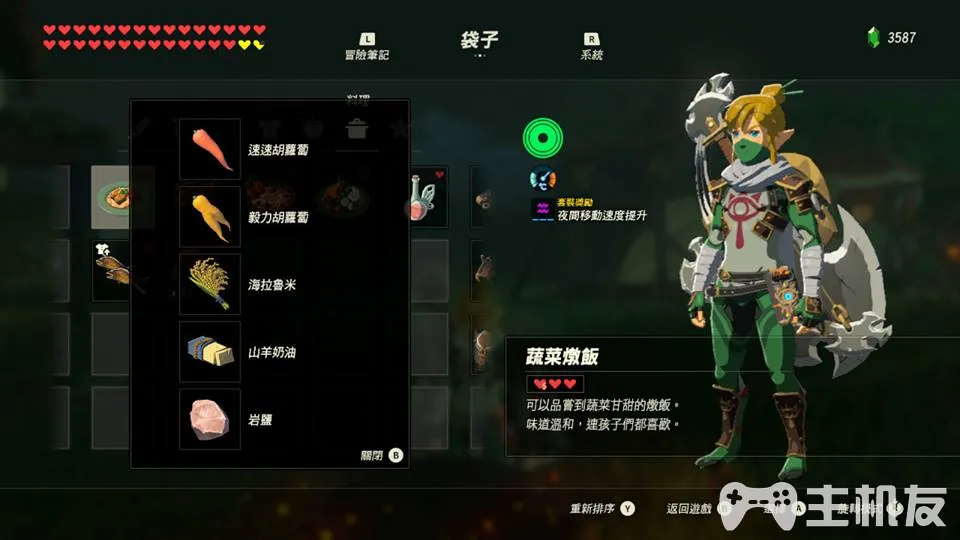The width and height of the screenshot is (960, 540).
Task: Pick the 山羊奶油 butter ingredient
Action: pos(210,351)
